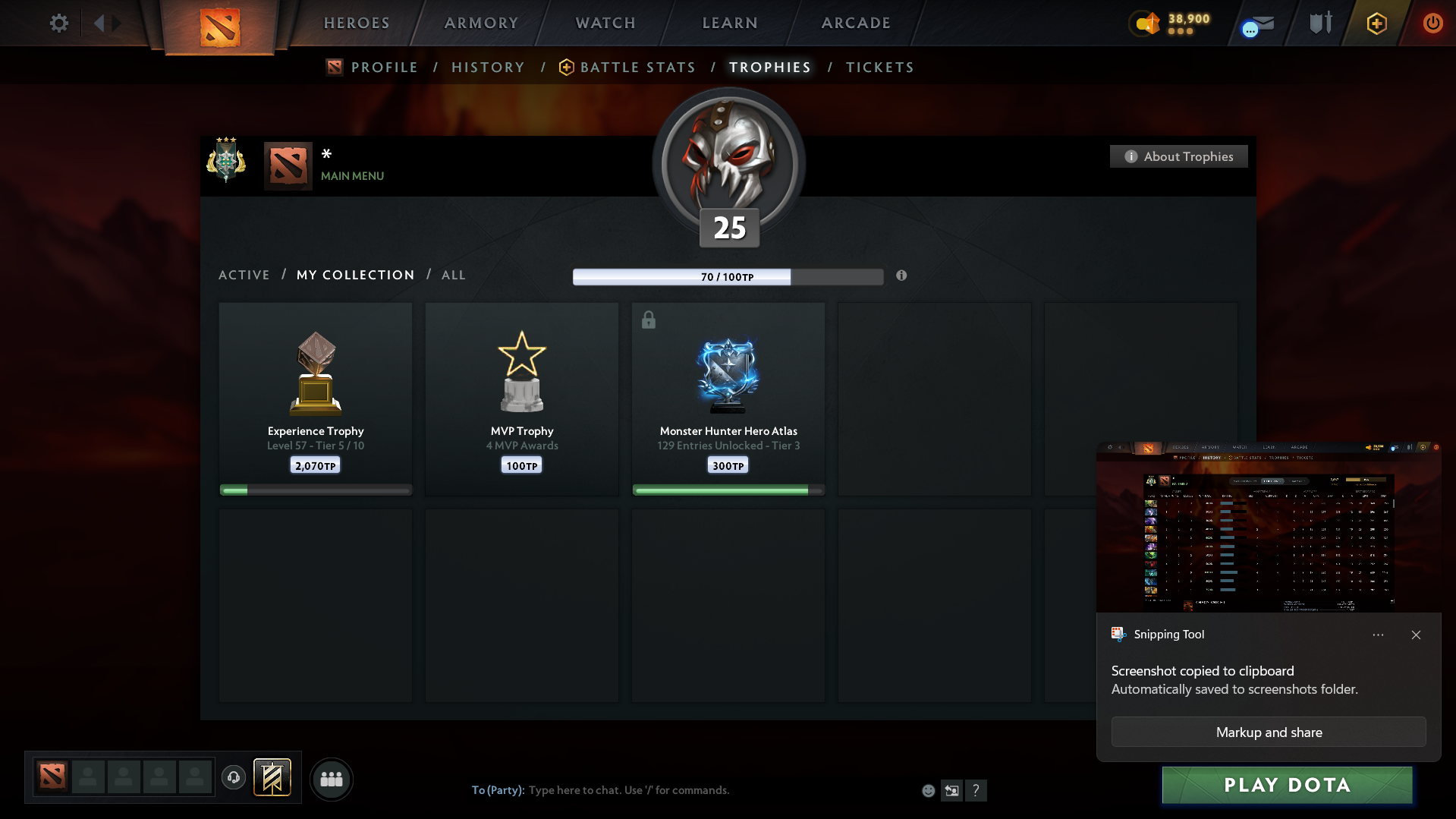This screenshot has width=1456, height=819.
Task: Open new messages via the envelope icon
Action: [x=1256, y=24]
